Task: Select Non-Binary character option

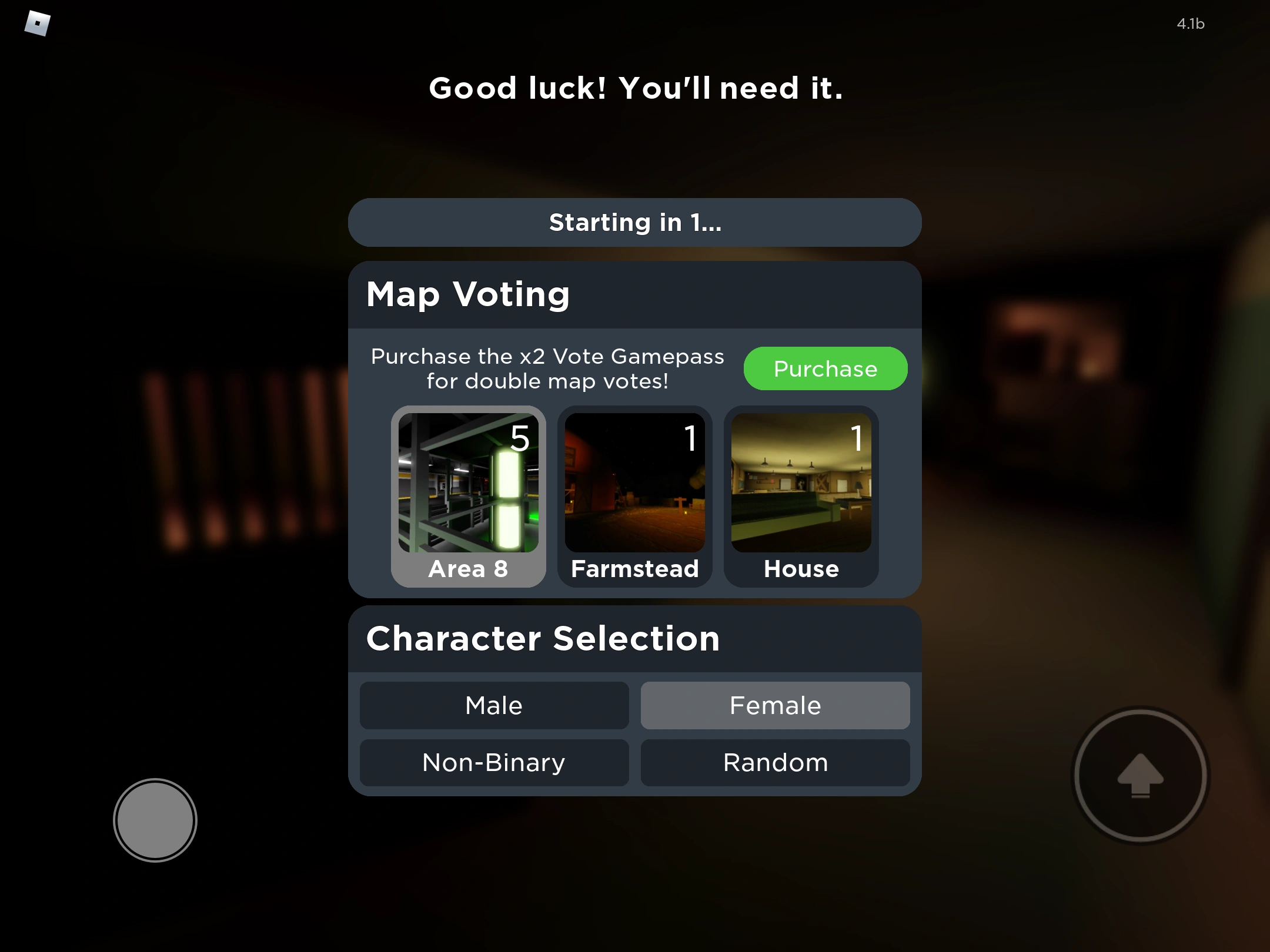Action: 493,762
